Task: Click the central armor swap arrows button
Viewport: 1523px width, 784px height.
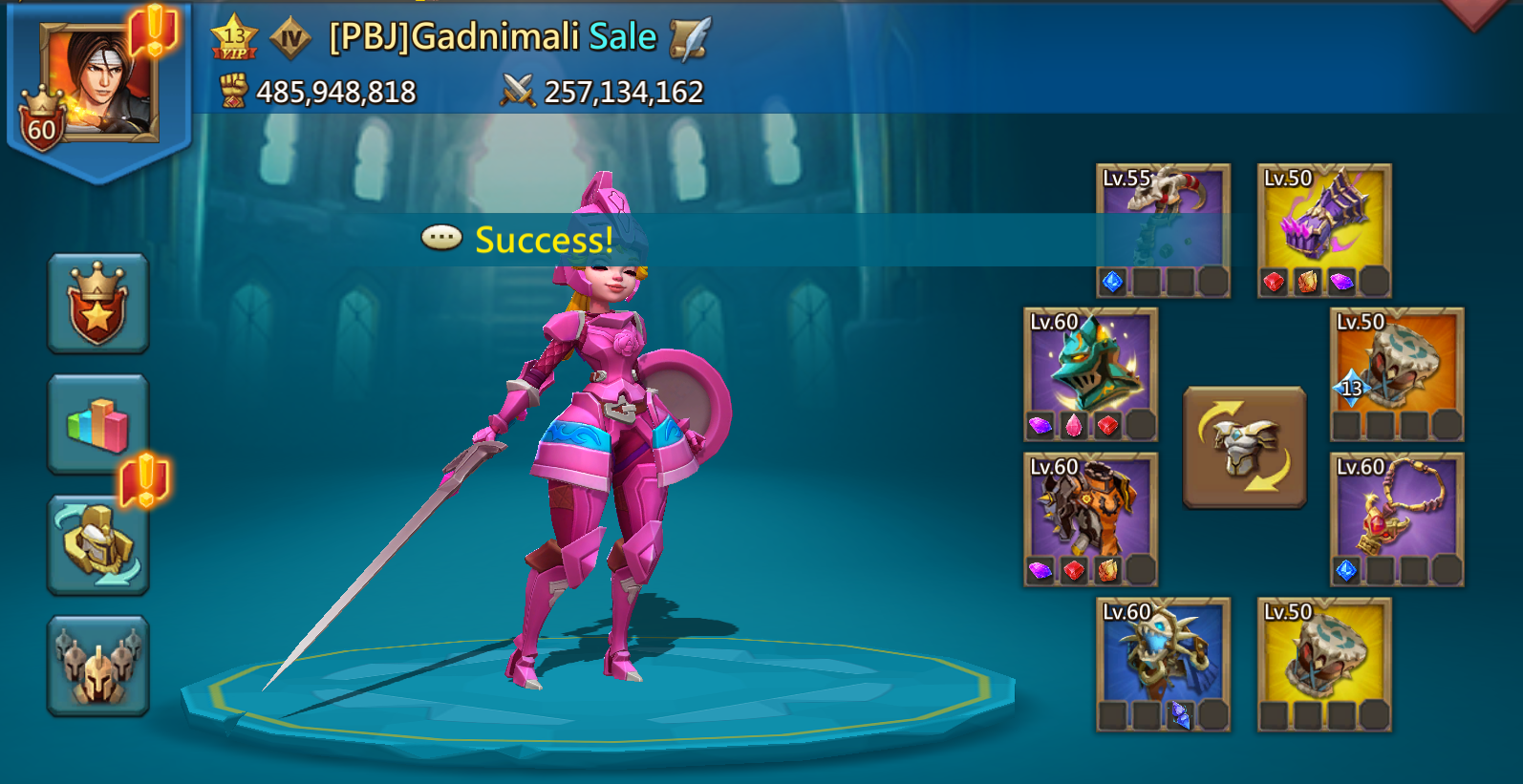Action: (1244, 447)
